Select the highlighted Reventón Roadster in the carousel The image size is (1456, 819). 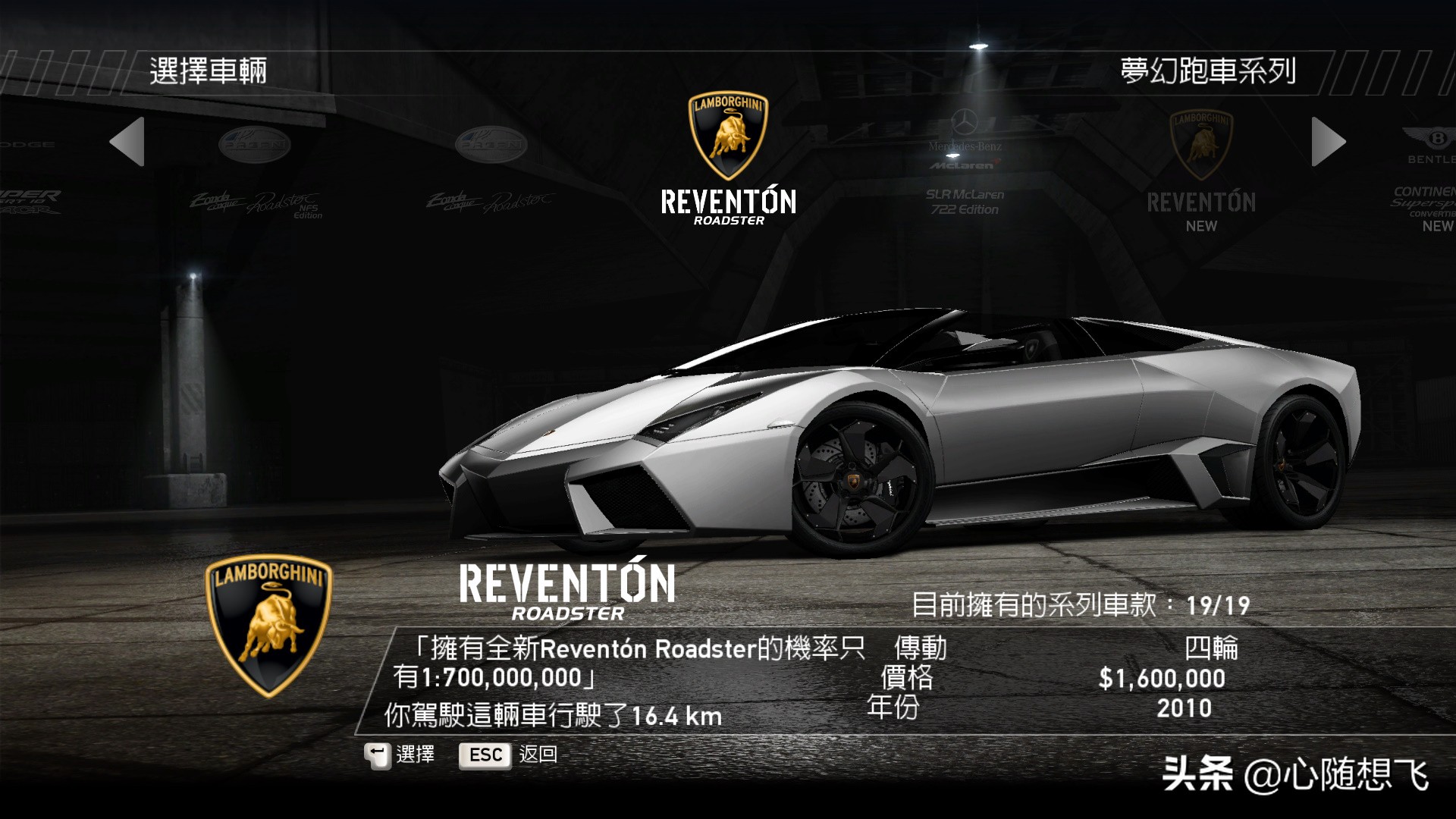click(x=728, y=161)
